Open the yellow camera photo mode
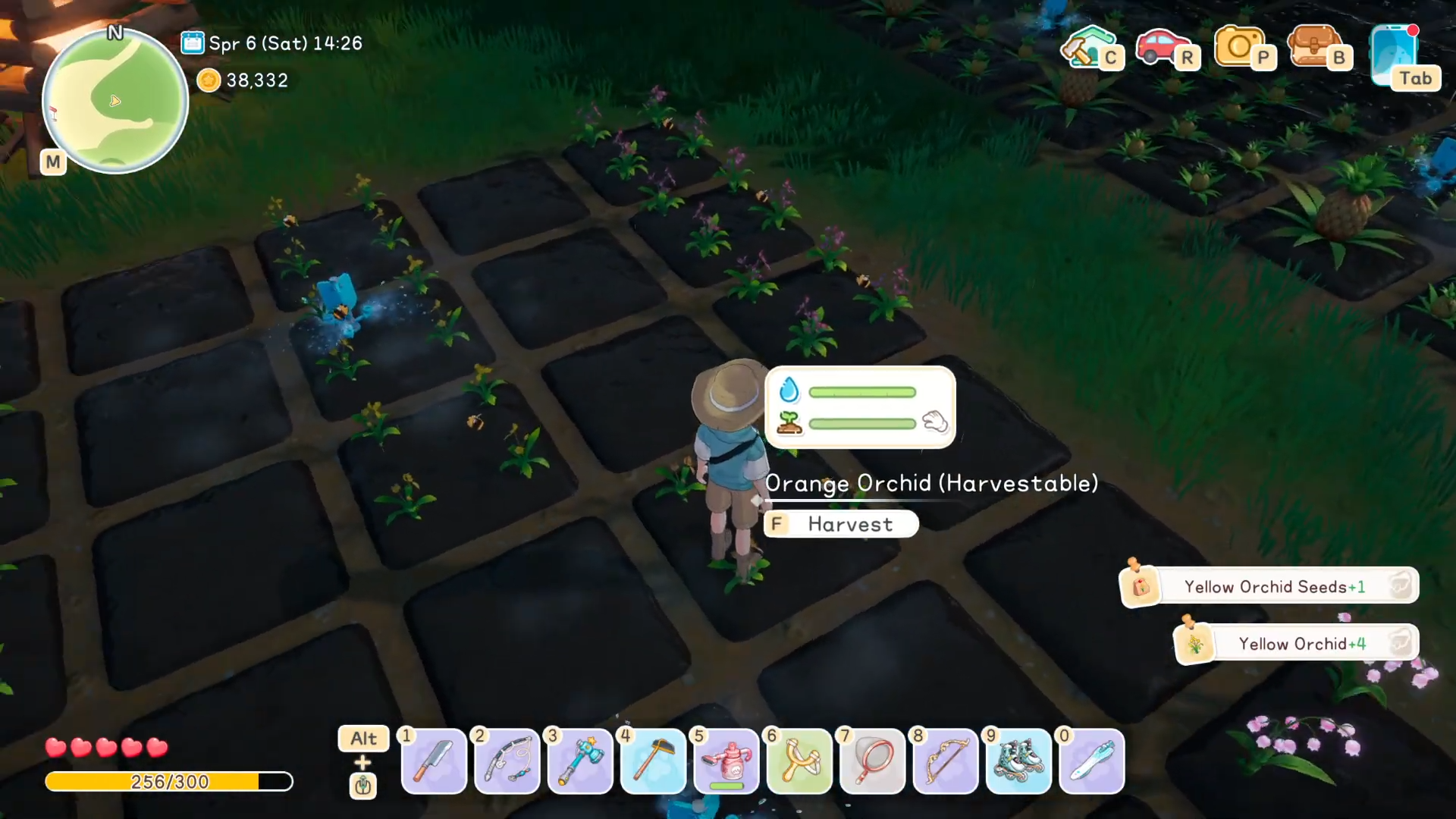The width and height of the screenshot is (1456, 819). (x=1239, y=47)
